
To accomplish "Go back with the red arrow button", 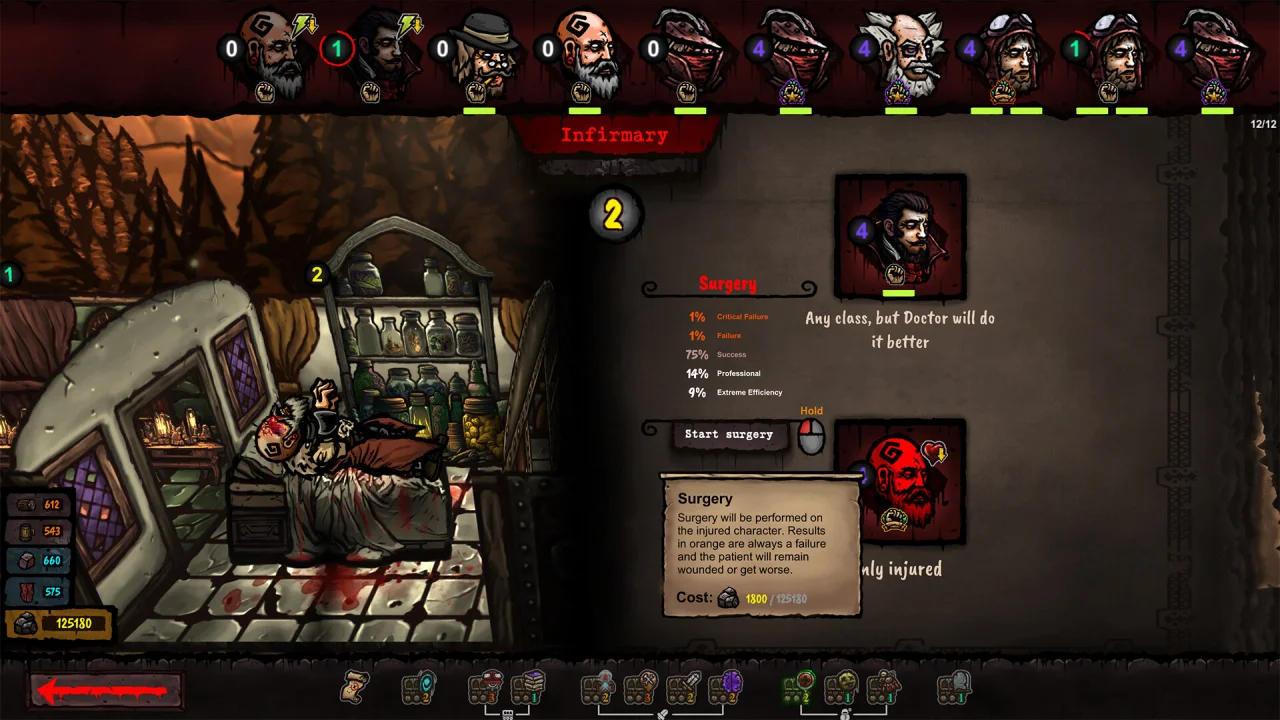I will 105,690.
